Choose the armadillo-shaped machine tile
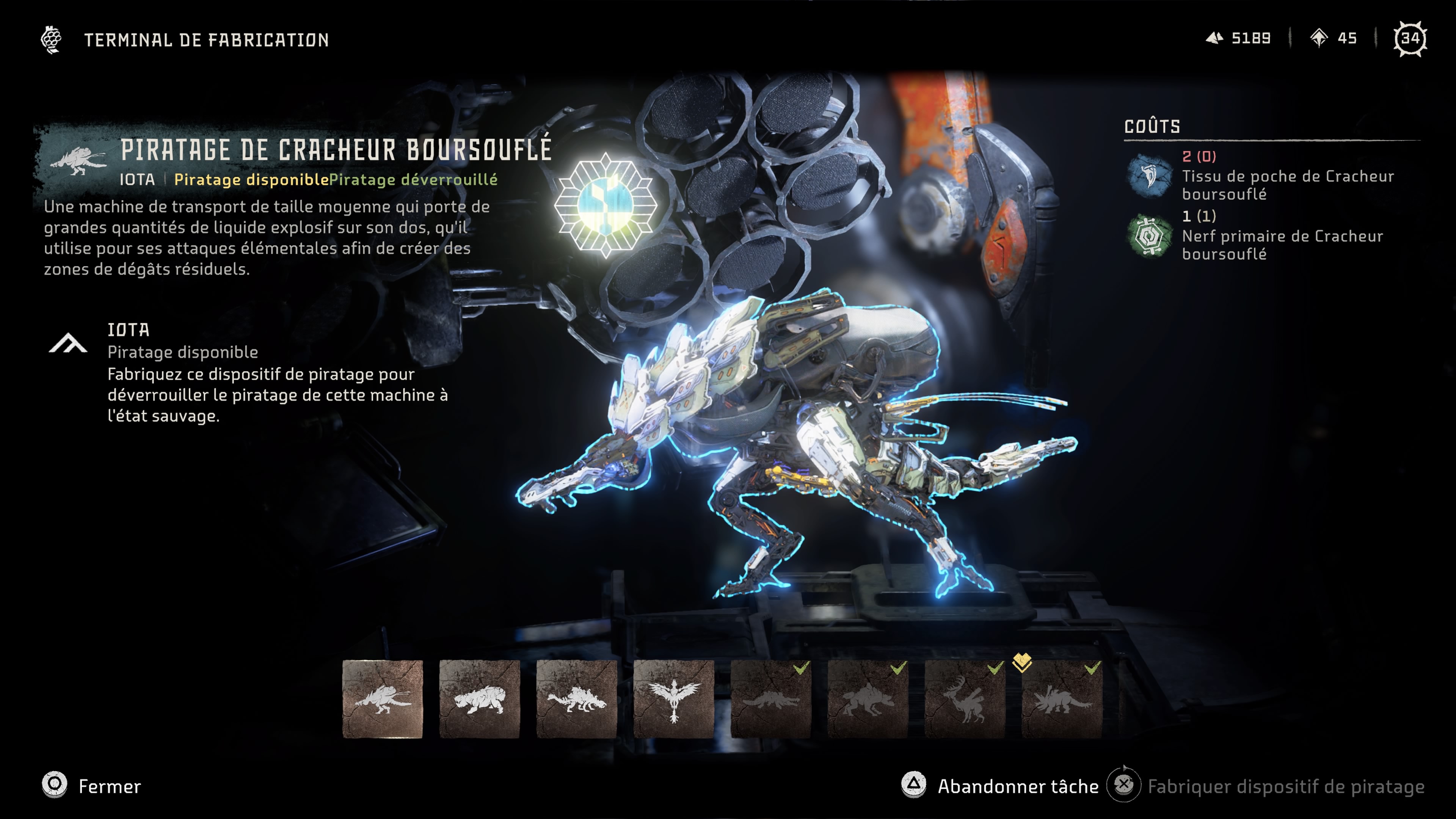1456x819 pixels. click(x=479, y=698)
